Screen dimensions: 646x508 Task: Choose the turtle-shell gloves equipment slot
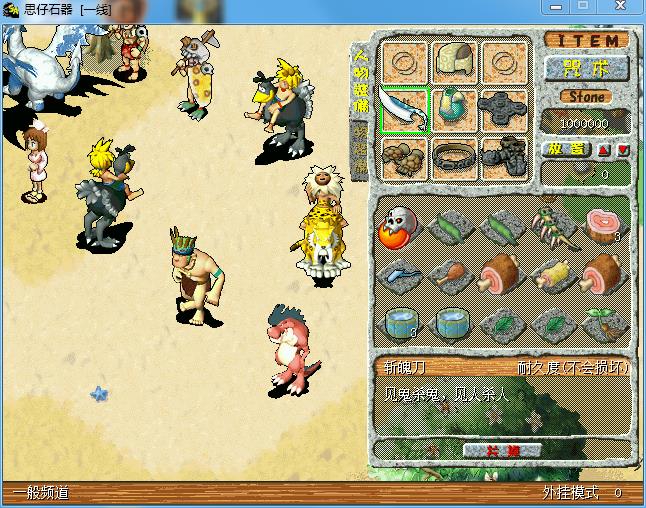coord(404,158)
